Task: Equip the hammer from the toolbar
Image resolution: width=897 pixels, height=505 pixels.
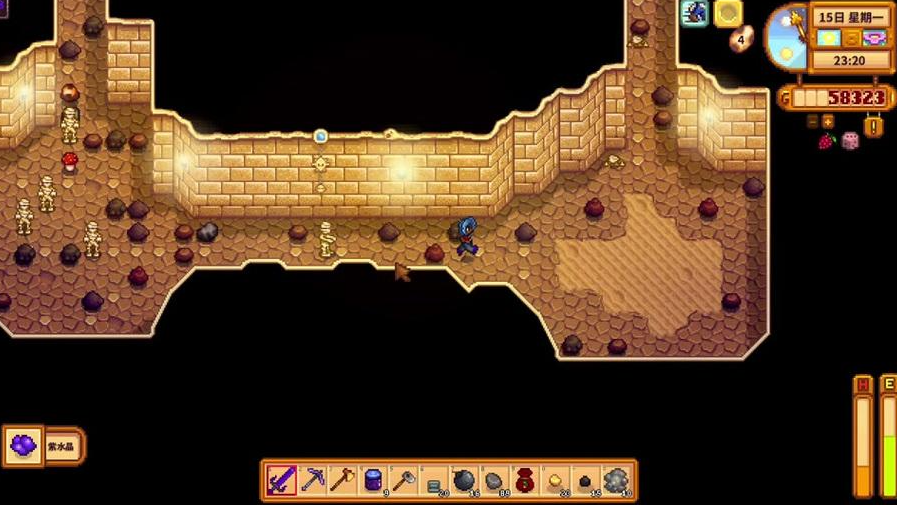Action: tap(403, 480)
